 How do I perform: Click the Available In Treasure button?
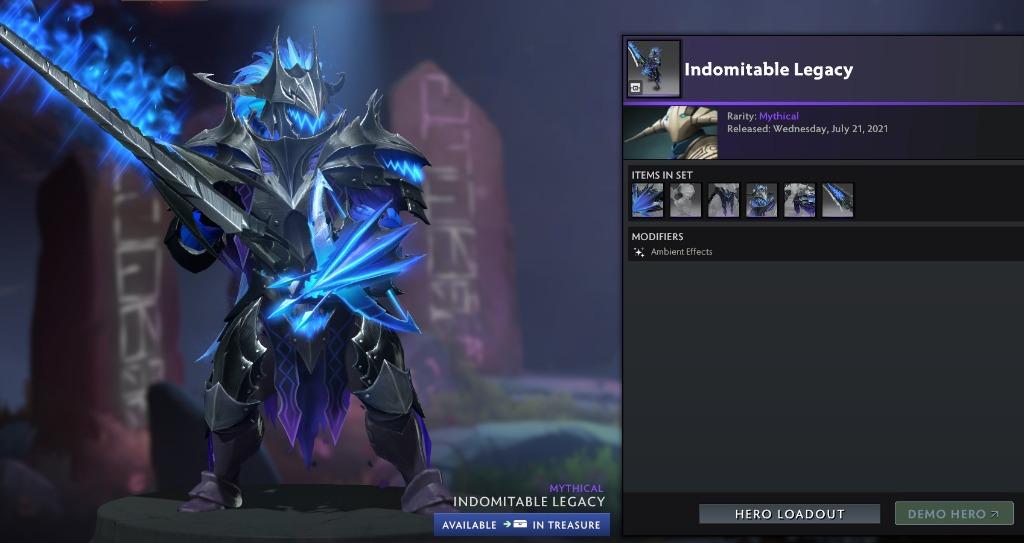click(x=521, y=525)
